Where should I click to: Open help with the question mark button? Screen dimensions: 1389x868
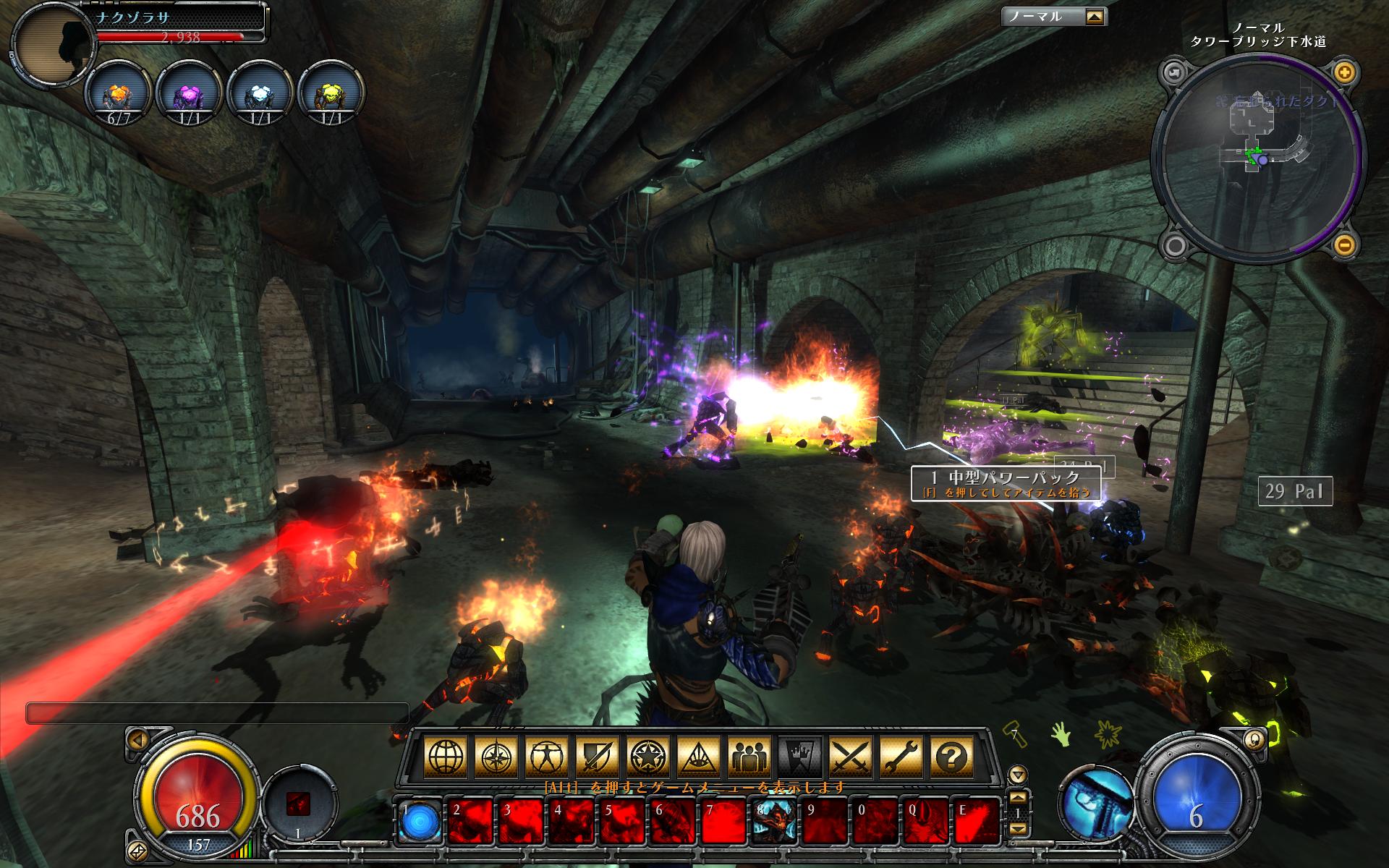(x=951, y=757)
